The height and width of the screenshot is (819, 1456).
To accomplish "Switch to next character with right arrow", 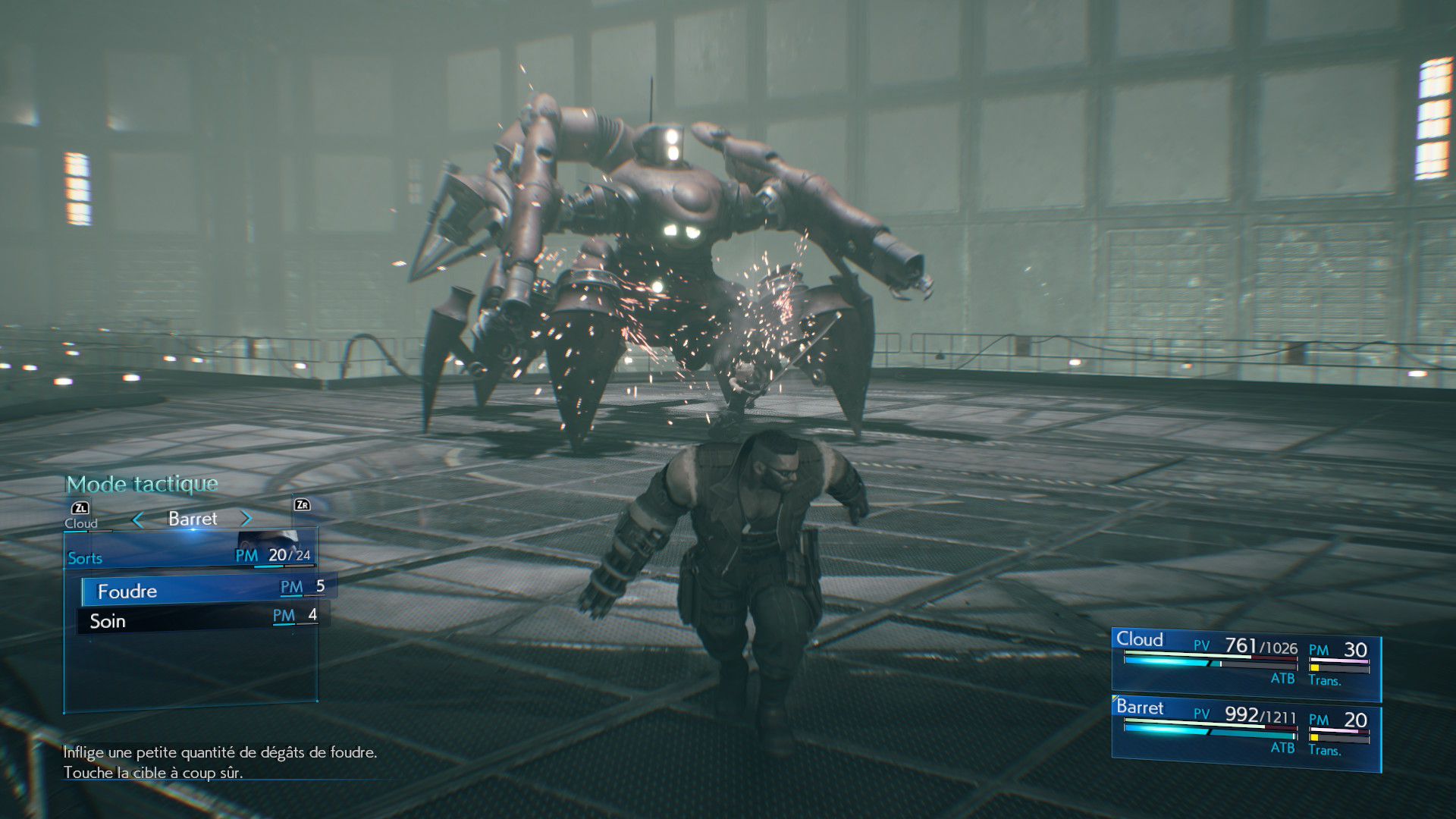I will [246, 519].
